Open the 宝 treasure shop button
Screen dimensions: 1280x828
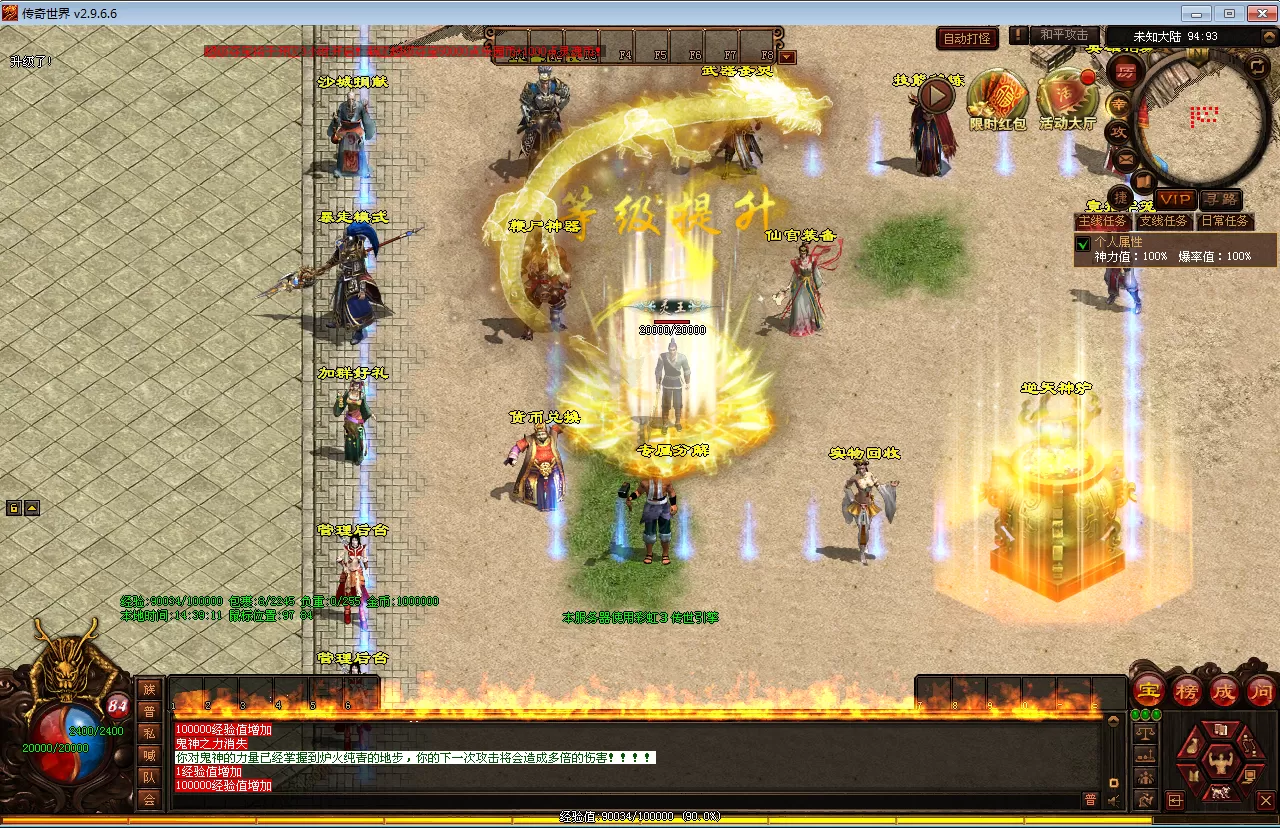(1149, 690)
